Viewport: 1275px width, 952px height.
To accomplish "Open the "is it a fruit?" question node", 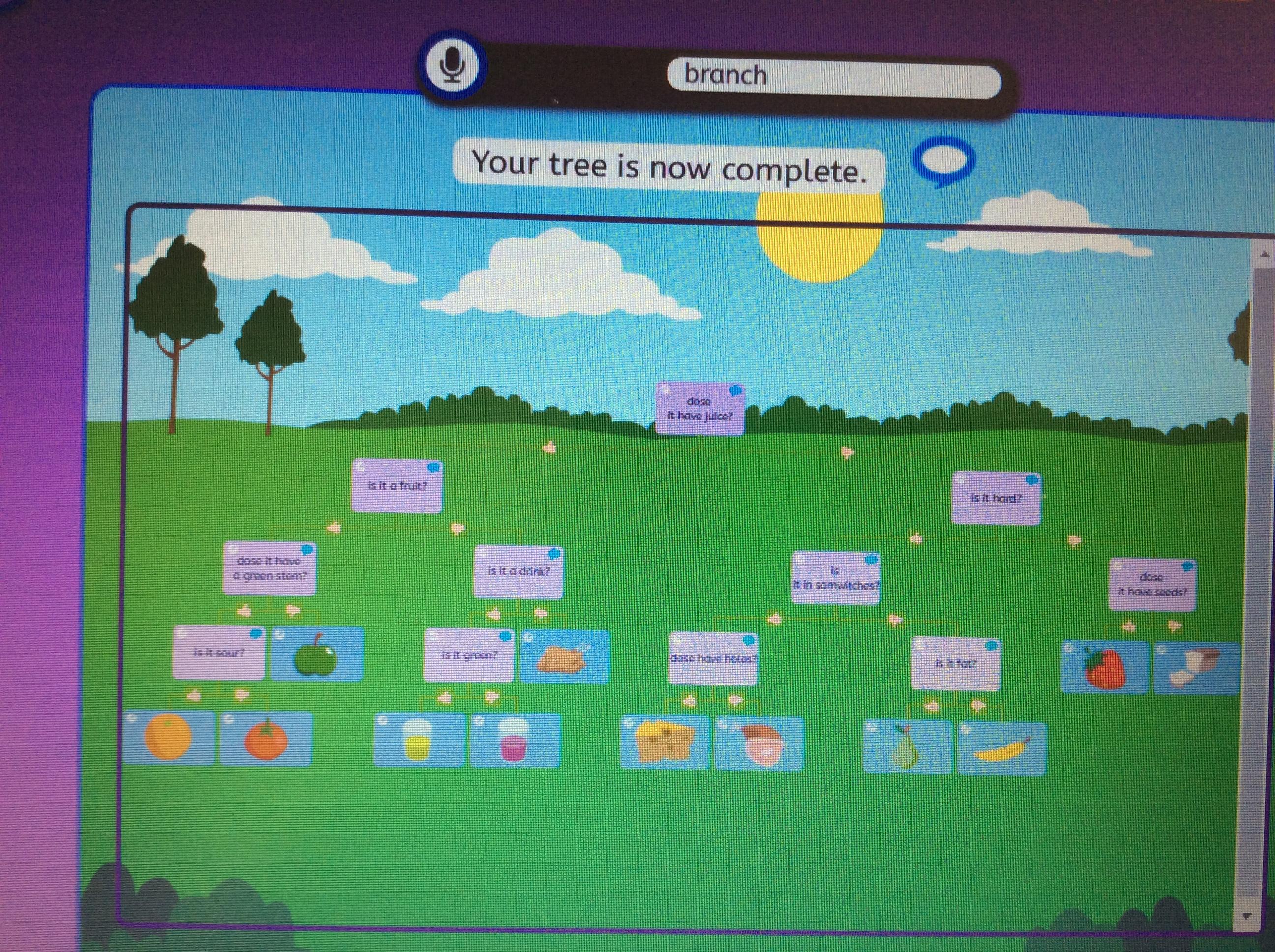I will click(396, 486).
